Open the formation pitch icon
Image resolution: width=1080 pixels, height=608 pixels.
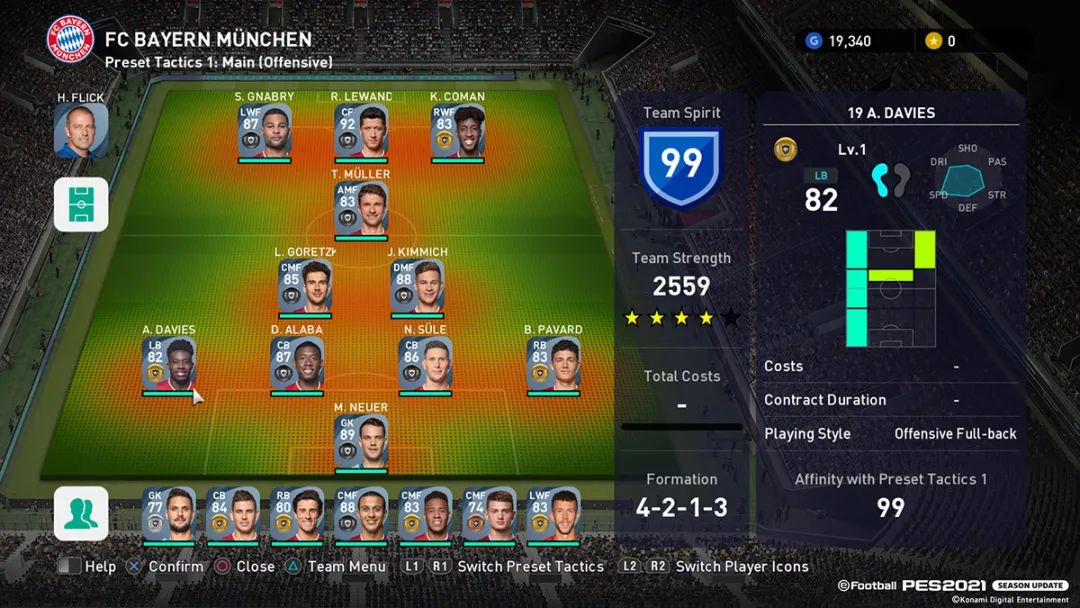(x=81, y=204)
